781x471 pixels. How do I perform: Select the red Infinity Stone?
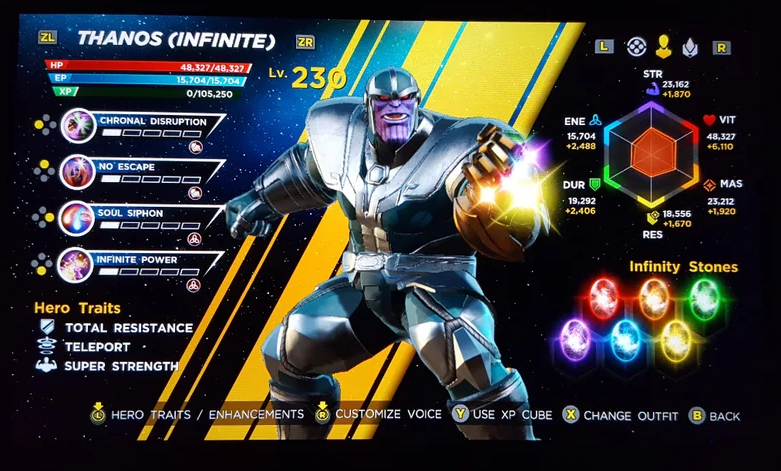pyautogui.click(x=603, y=297)
